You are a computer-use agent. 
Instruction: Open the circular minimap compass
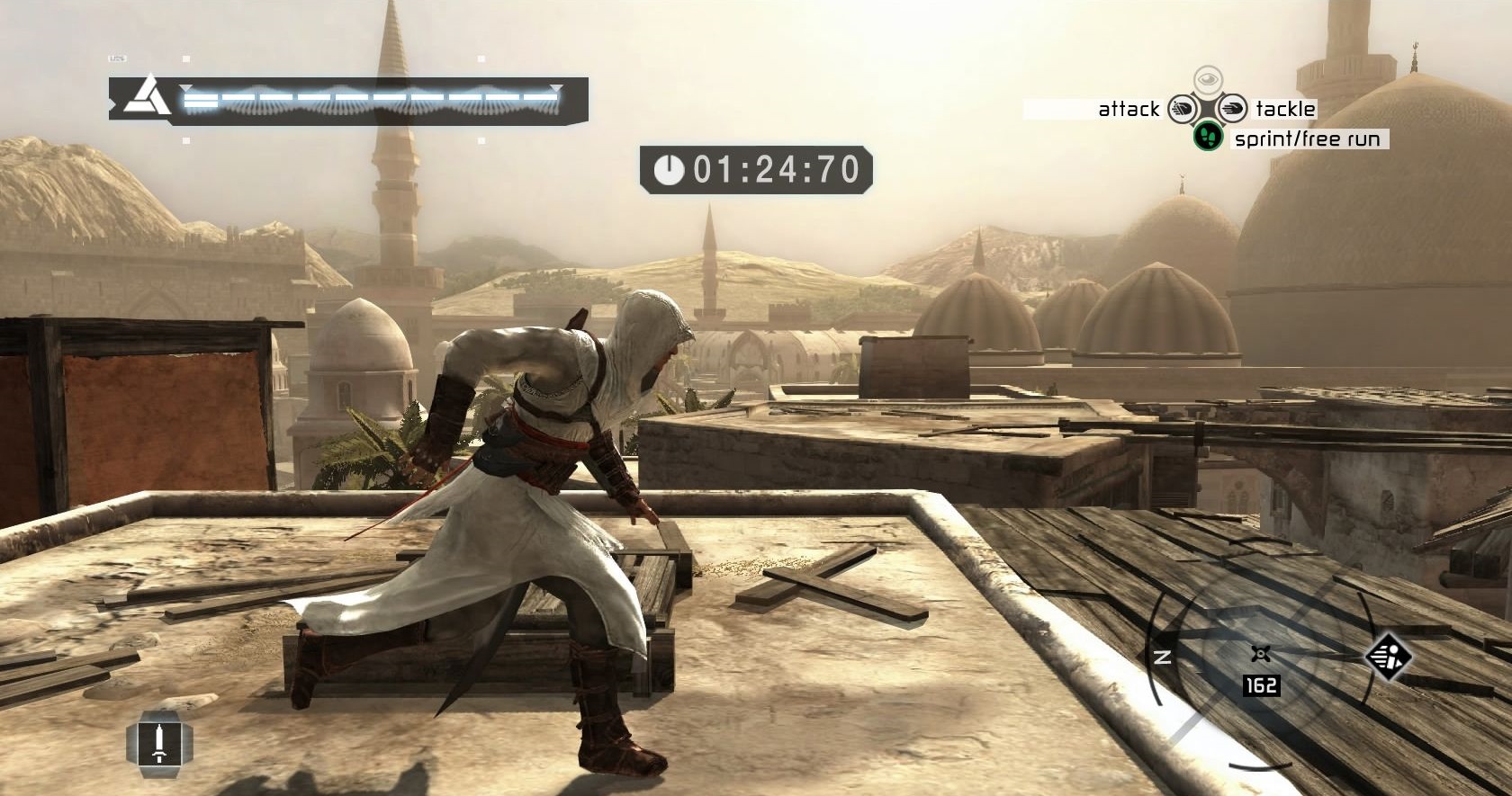[x=1260, y=666]
